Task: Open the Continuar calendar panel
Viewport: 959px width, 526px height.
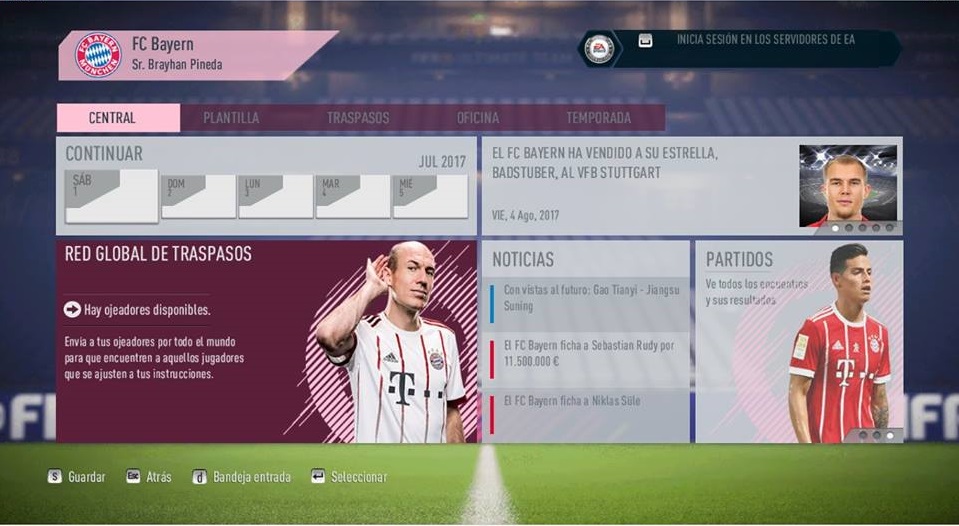Action: pyautogui.click(x=266, y=185)
